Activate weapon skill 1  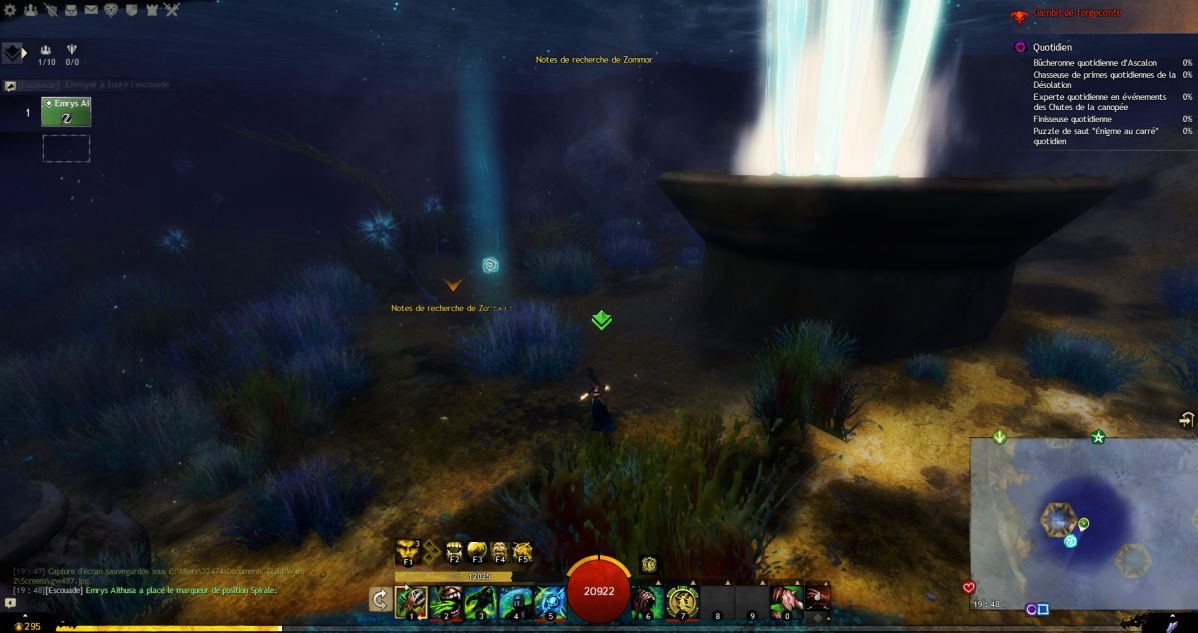[412, 602]
